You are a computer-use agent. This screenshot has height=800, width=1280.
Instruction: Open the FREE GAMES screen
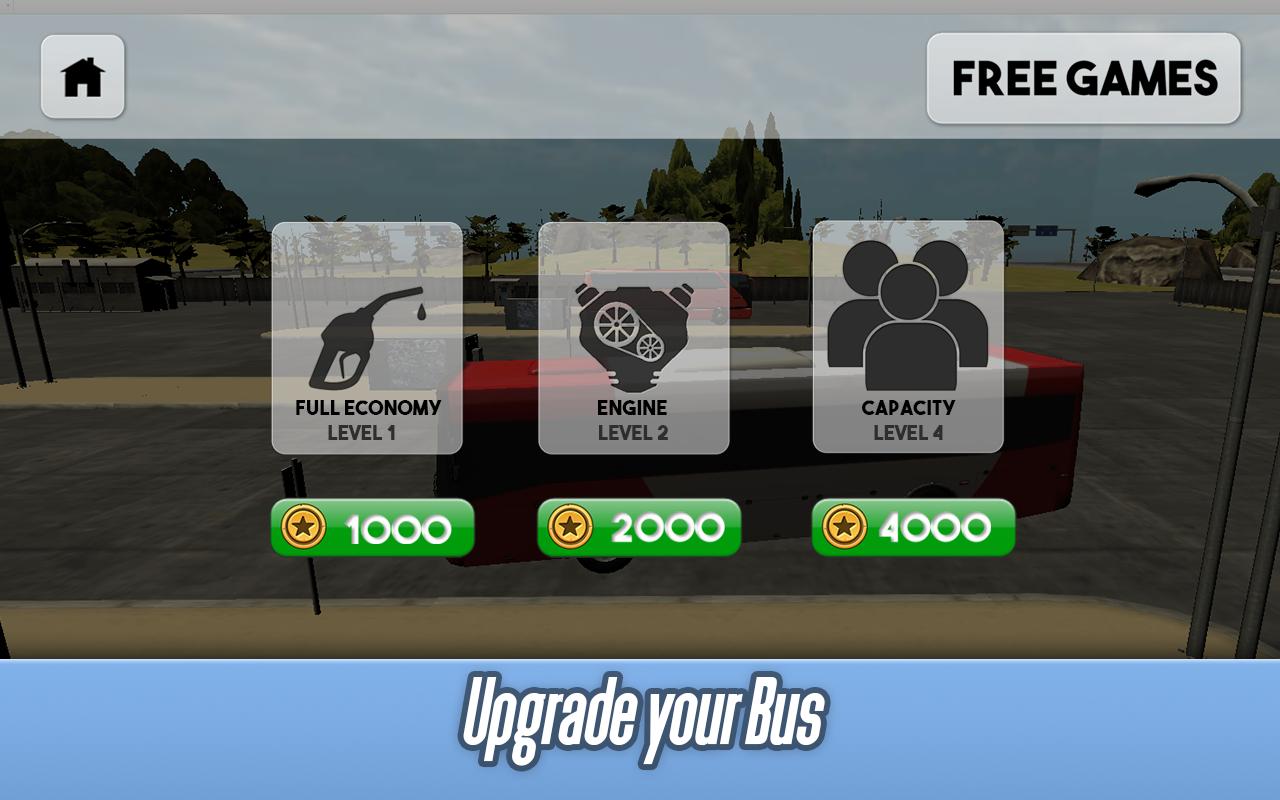[1083, 77]
